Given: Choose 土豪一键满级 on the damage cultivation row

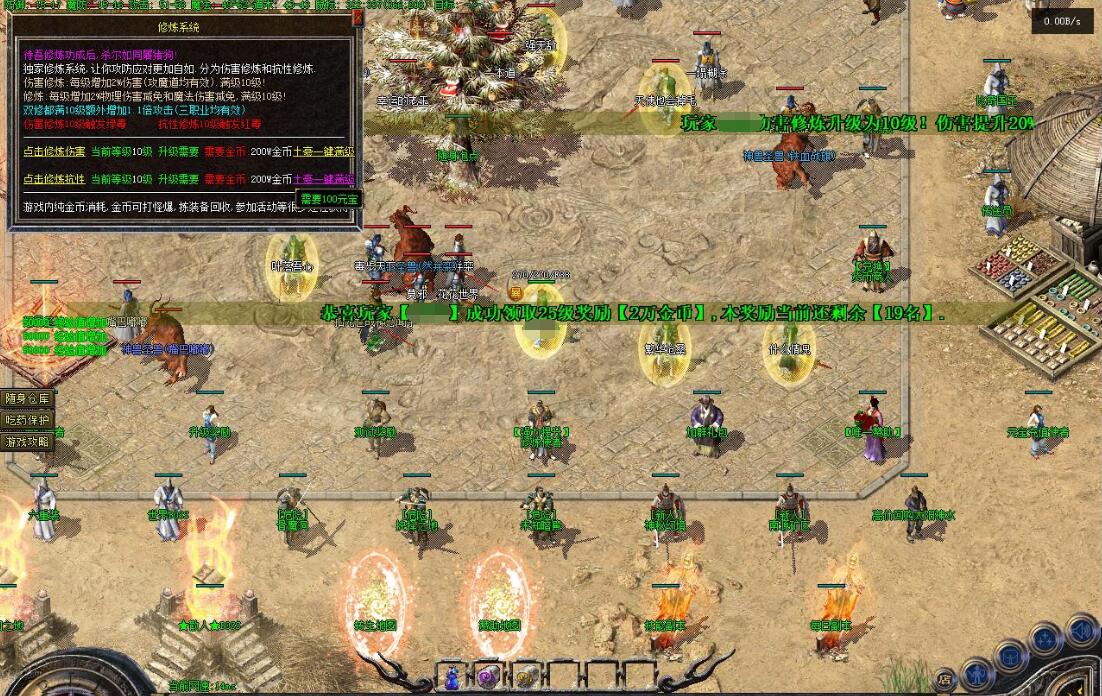Looking at the screenshot, I should 327,151.
